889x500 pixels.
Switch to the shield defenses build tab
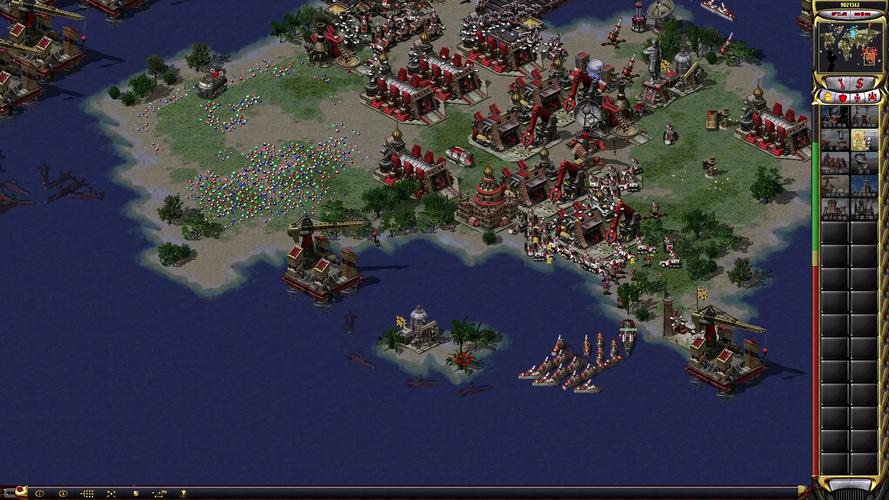(x=842, y=97)
